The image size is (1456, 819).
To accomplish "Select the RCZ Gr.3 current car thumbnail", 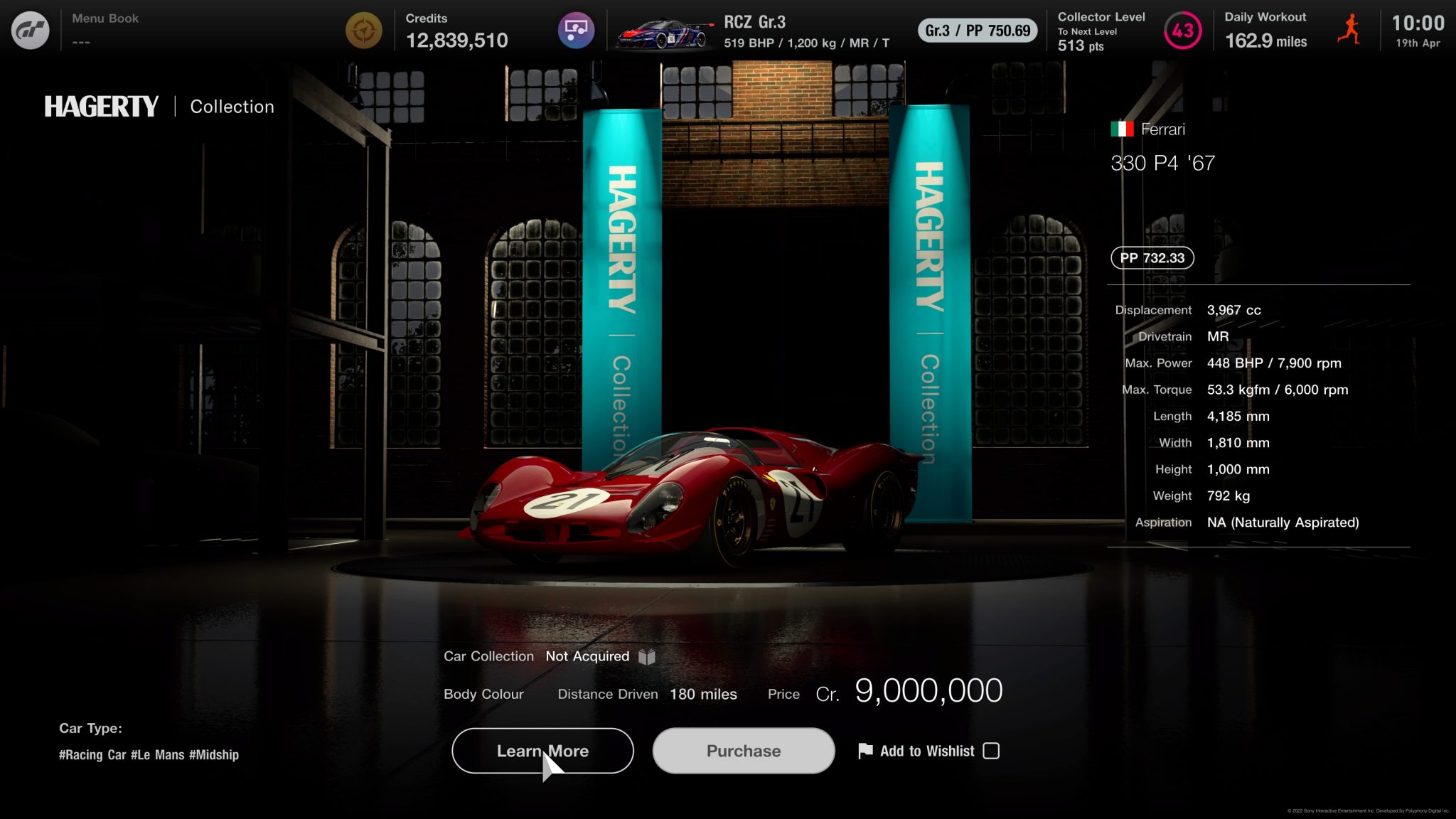I will [664, 32].
